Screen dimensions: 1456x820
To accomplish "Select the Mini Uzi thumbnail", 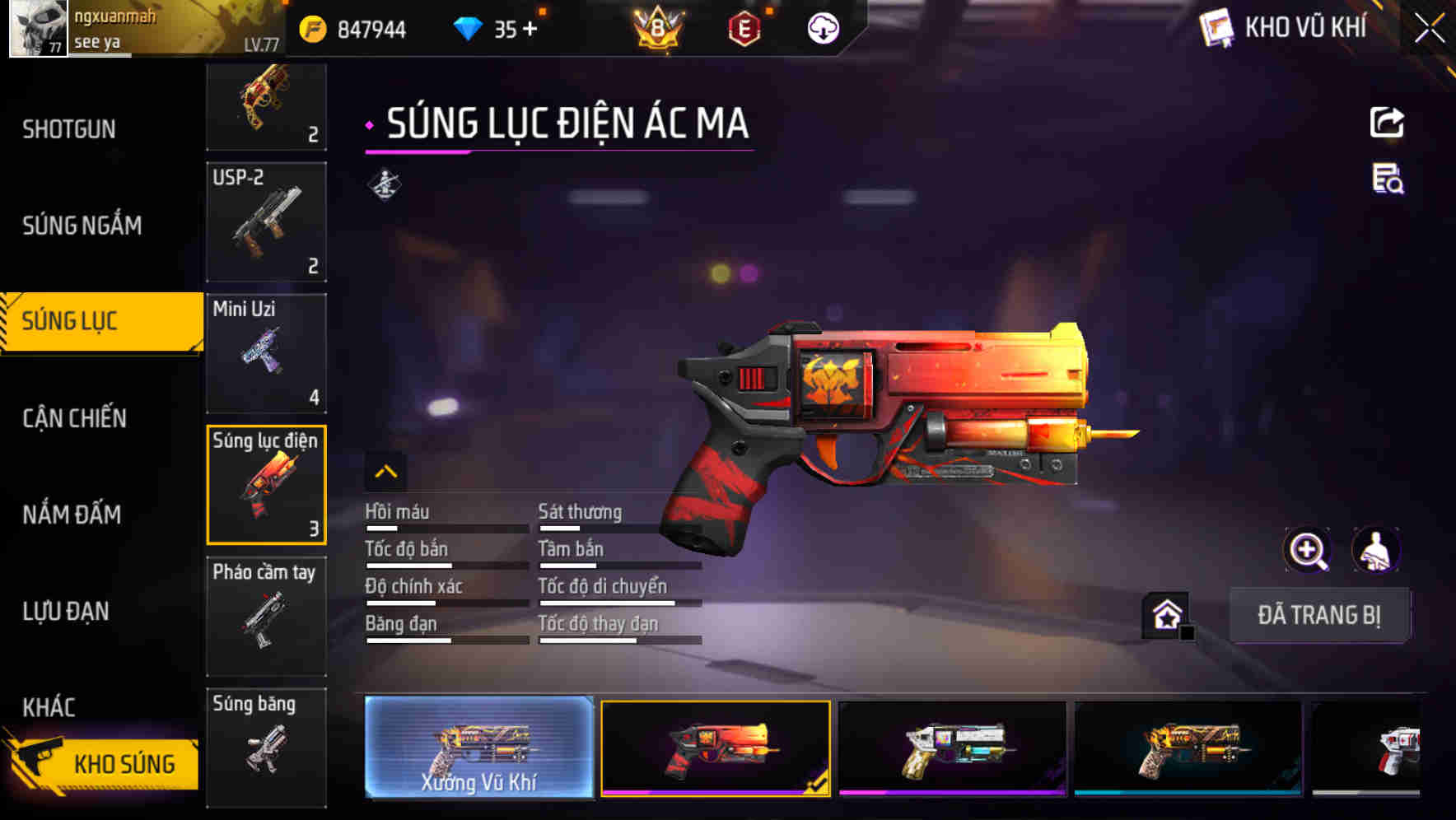I will (265, 352).
